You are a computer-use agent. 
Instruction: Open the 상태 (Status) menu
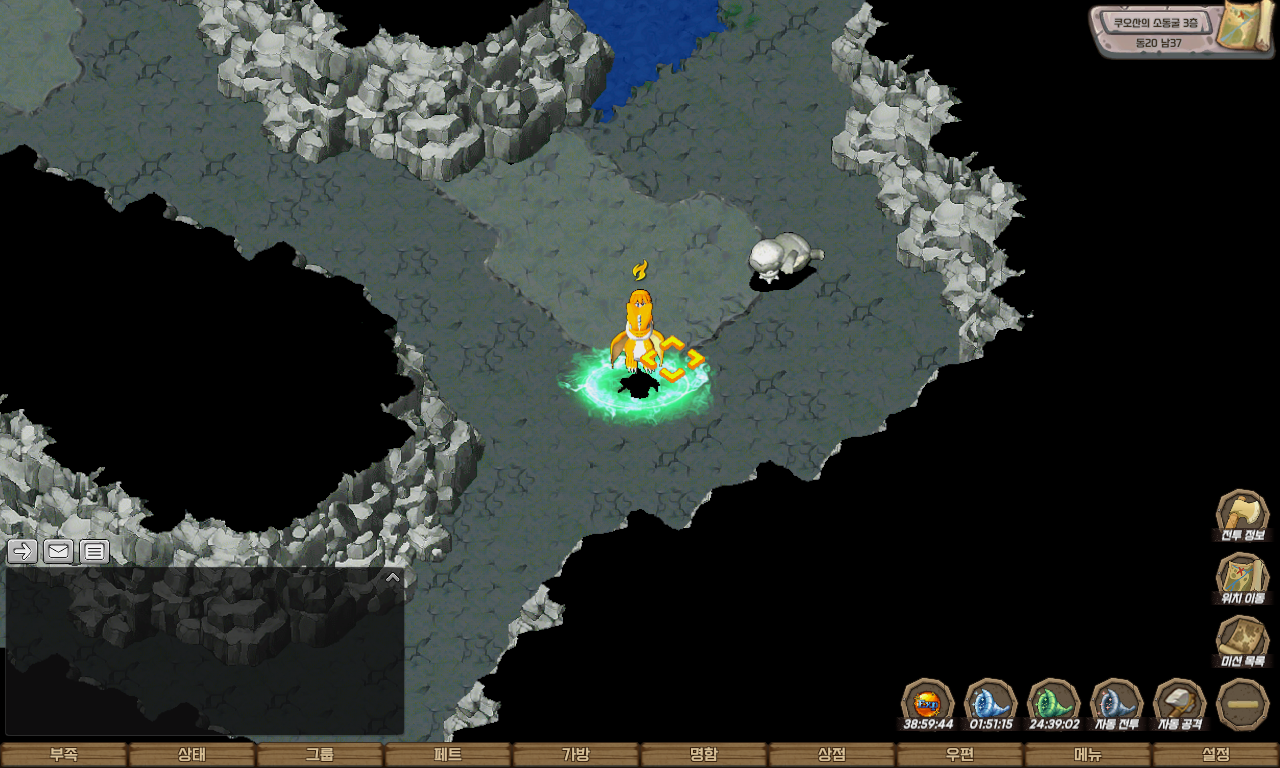coord(192,755)
